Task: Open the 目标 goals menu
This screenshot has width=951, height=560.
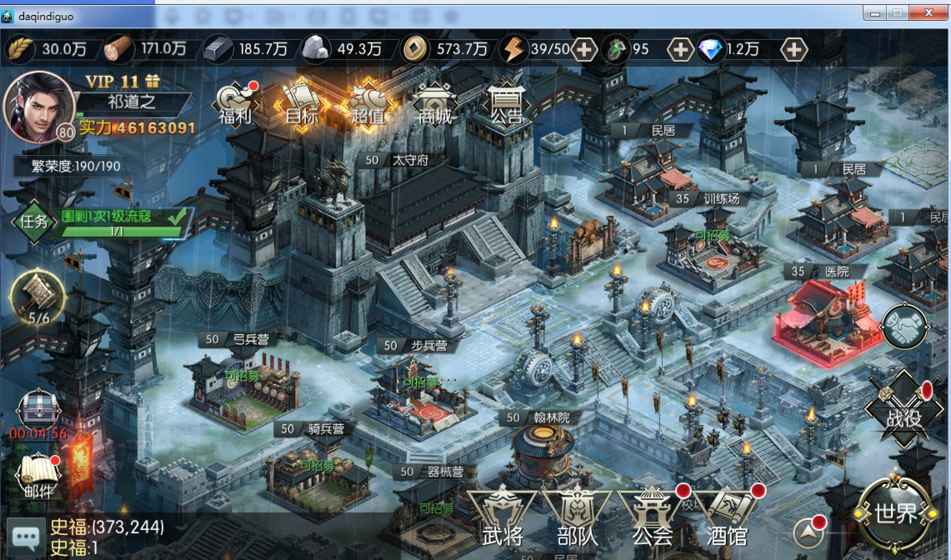Action: click(x=301, y=104)
